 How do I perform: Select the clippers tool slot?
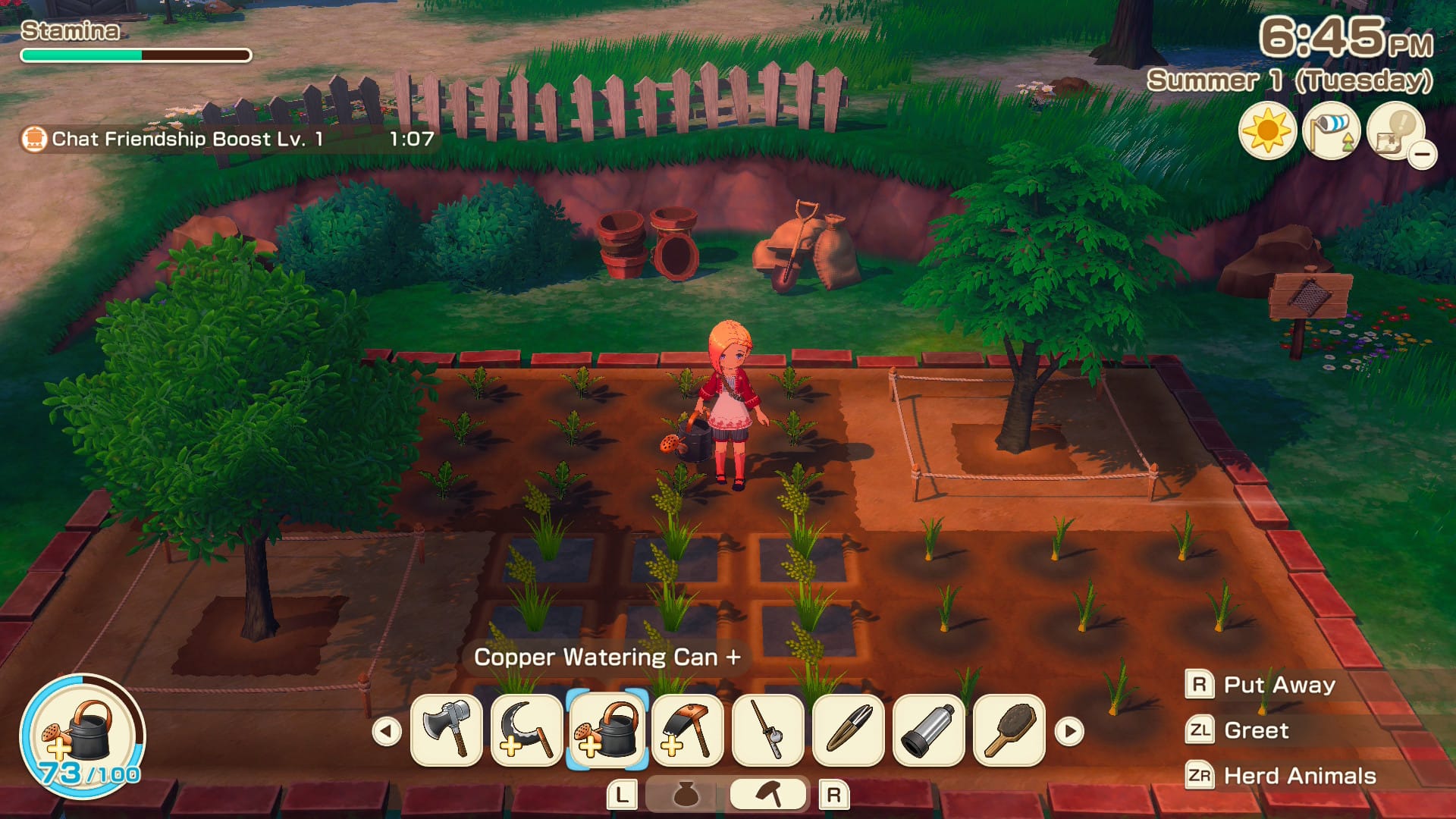849,730
